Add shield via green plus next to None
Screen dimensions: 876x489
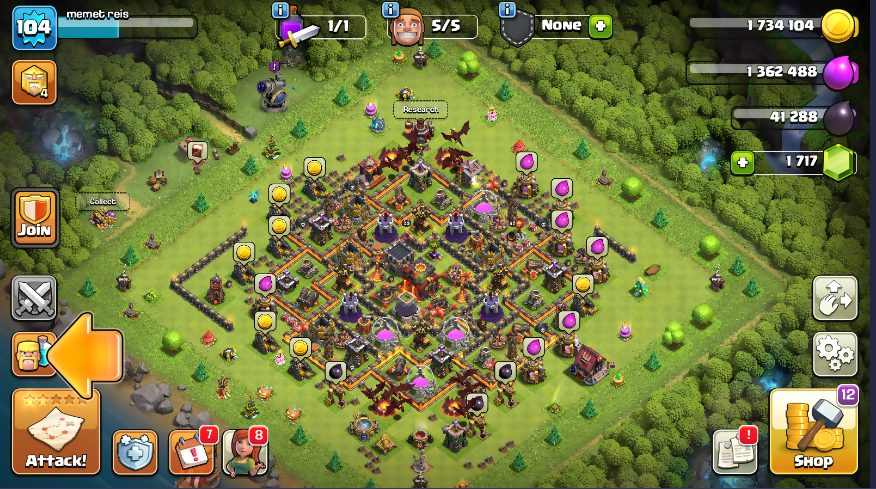click(600, 26)
